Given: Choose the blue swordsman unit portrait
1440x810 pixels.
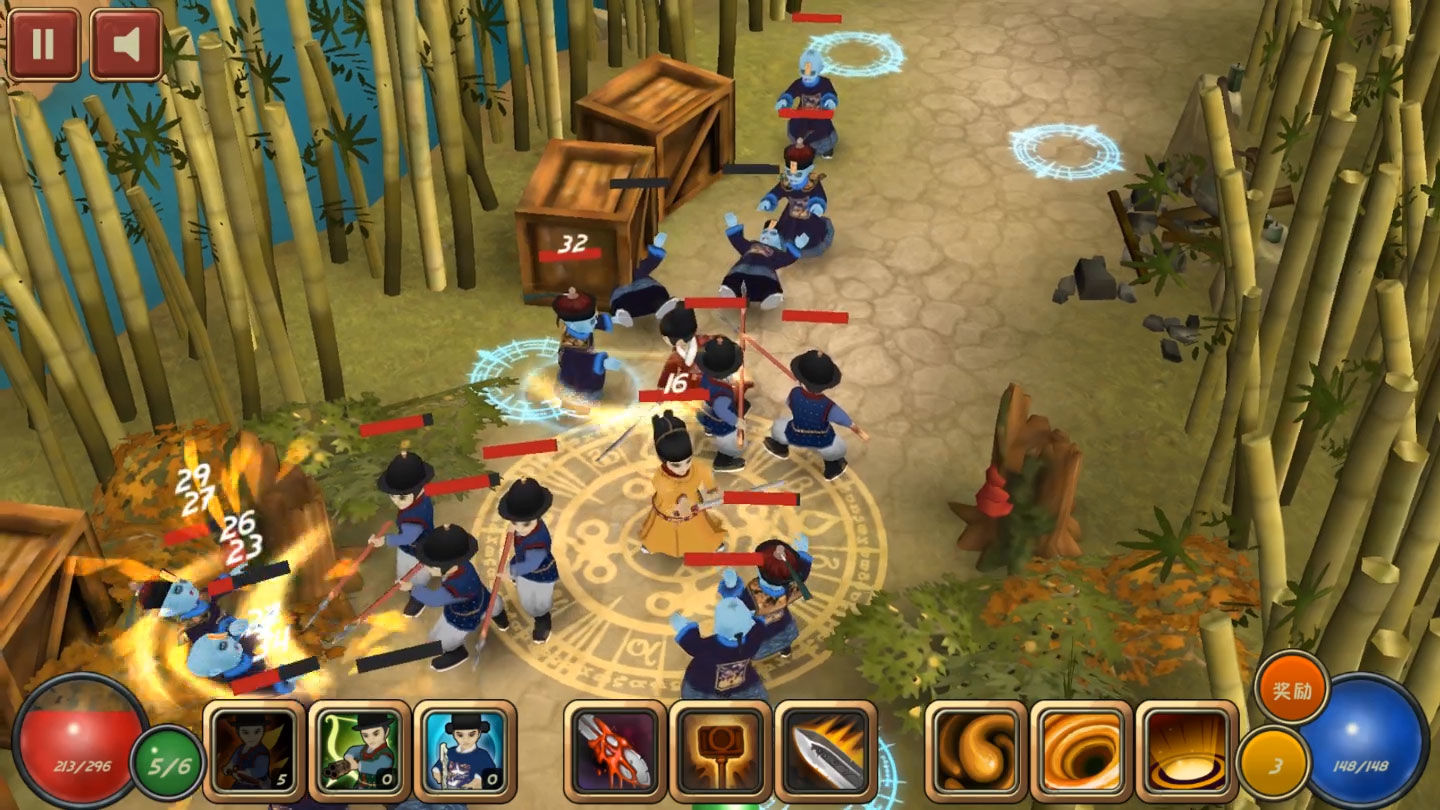Looking at the screenshot, I should coord(465,751).
